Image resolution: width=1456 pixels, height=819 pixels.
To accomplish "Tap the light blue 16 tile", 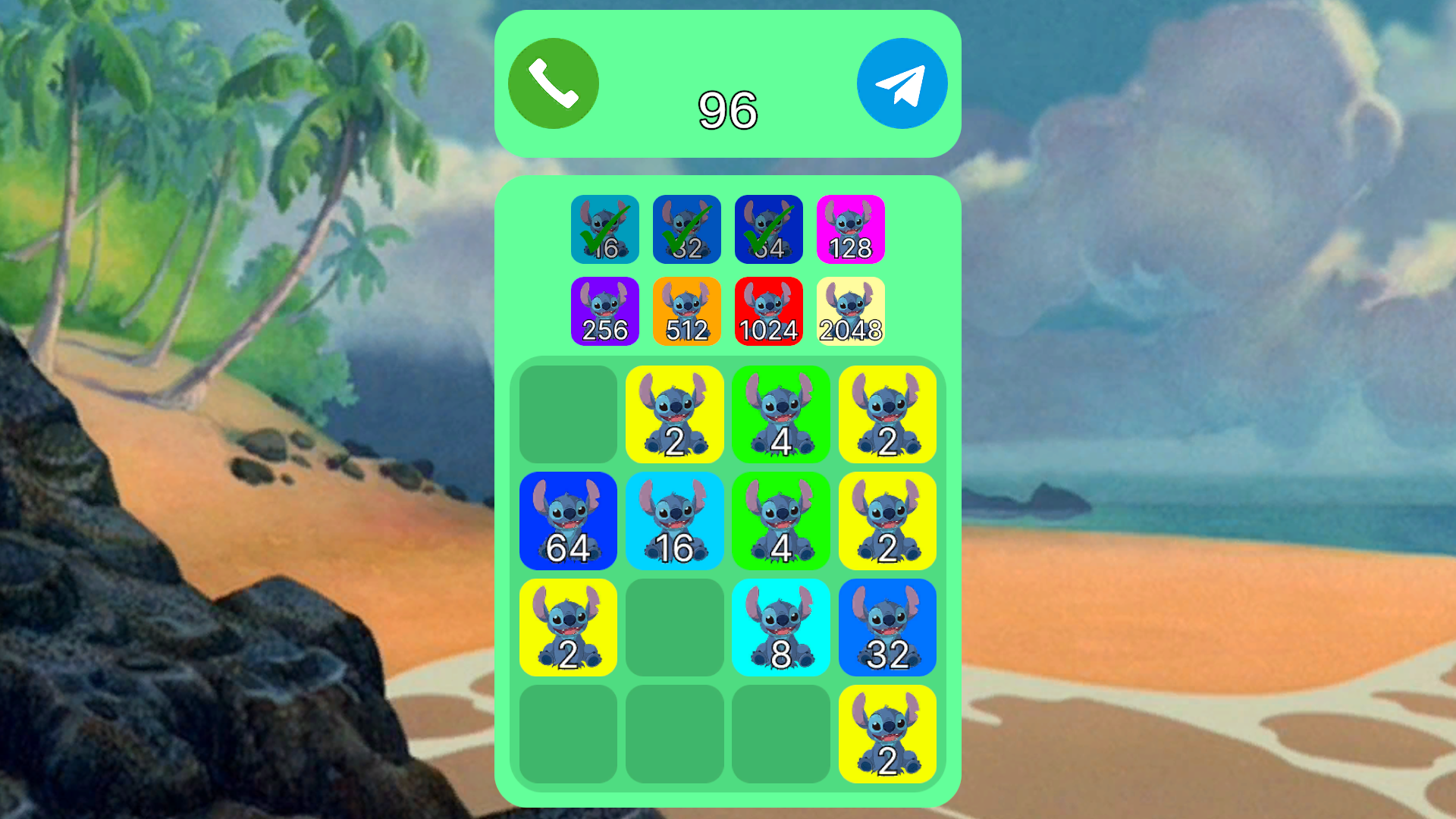I will click(674, 521).
